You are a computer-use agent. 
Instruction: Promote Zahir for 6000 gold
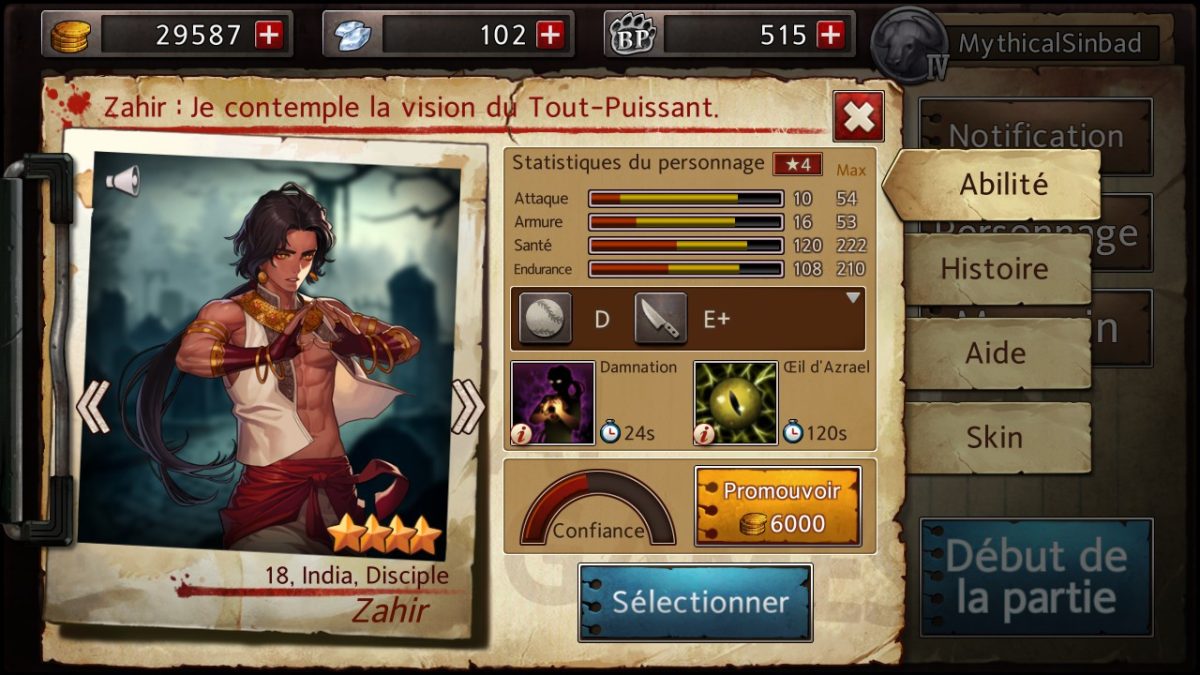[777, 508]
